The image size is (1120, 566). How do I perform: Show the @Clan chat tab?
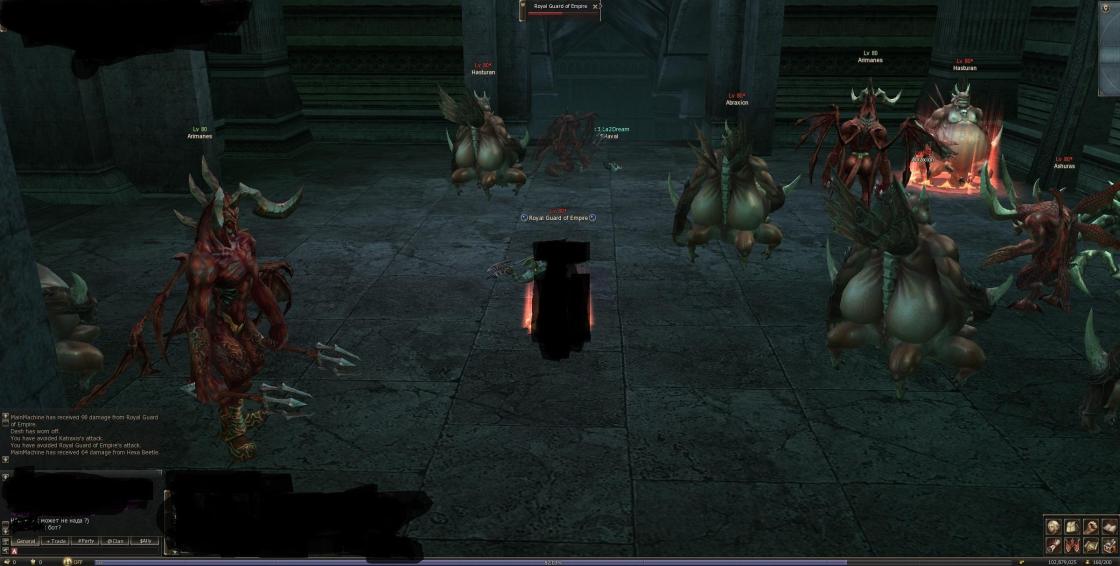coord(116,541)
